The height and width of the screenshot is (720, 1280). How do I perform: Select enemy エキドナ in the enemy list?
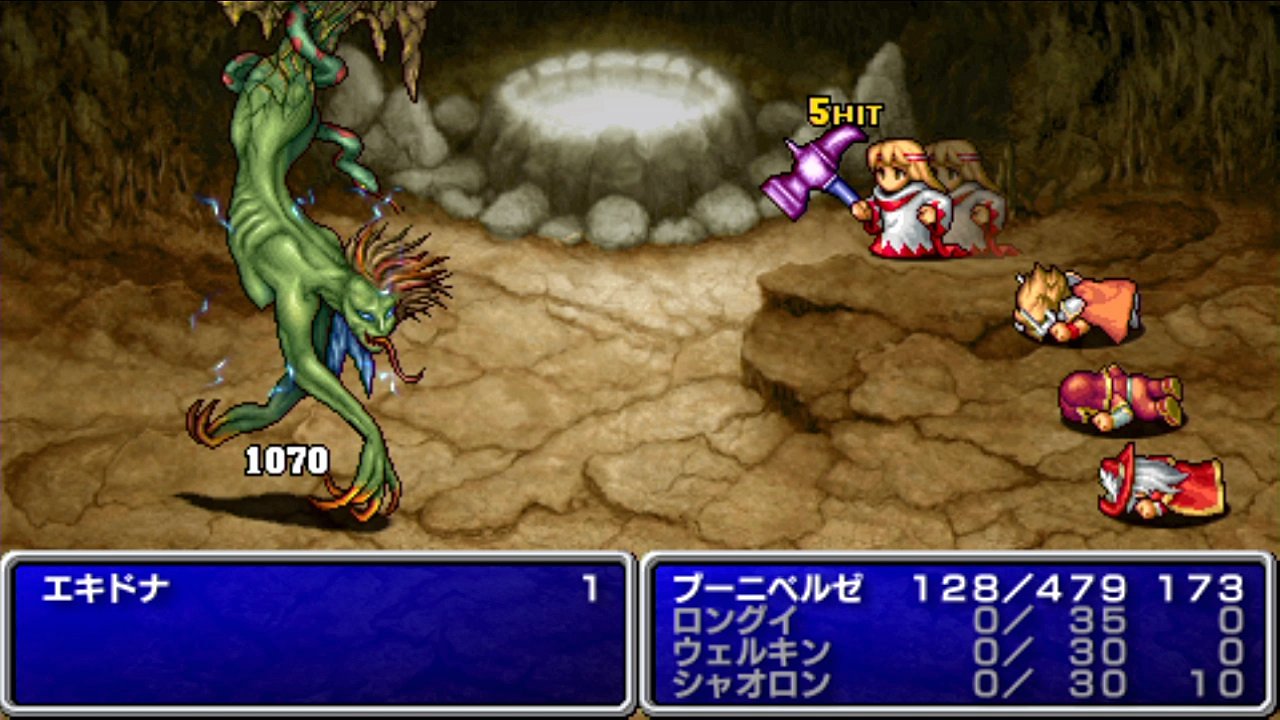click(x=105, y=589)
